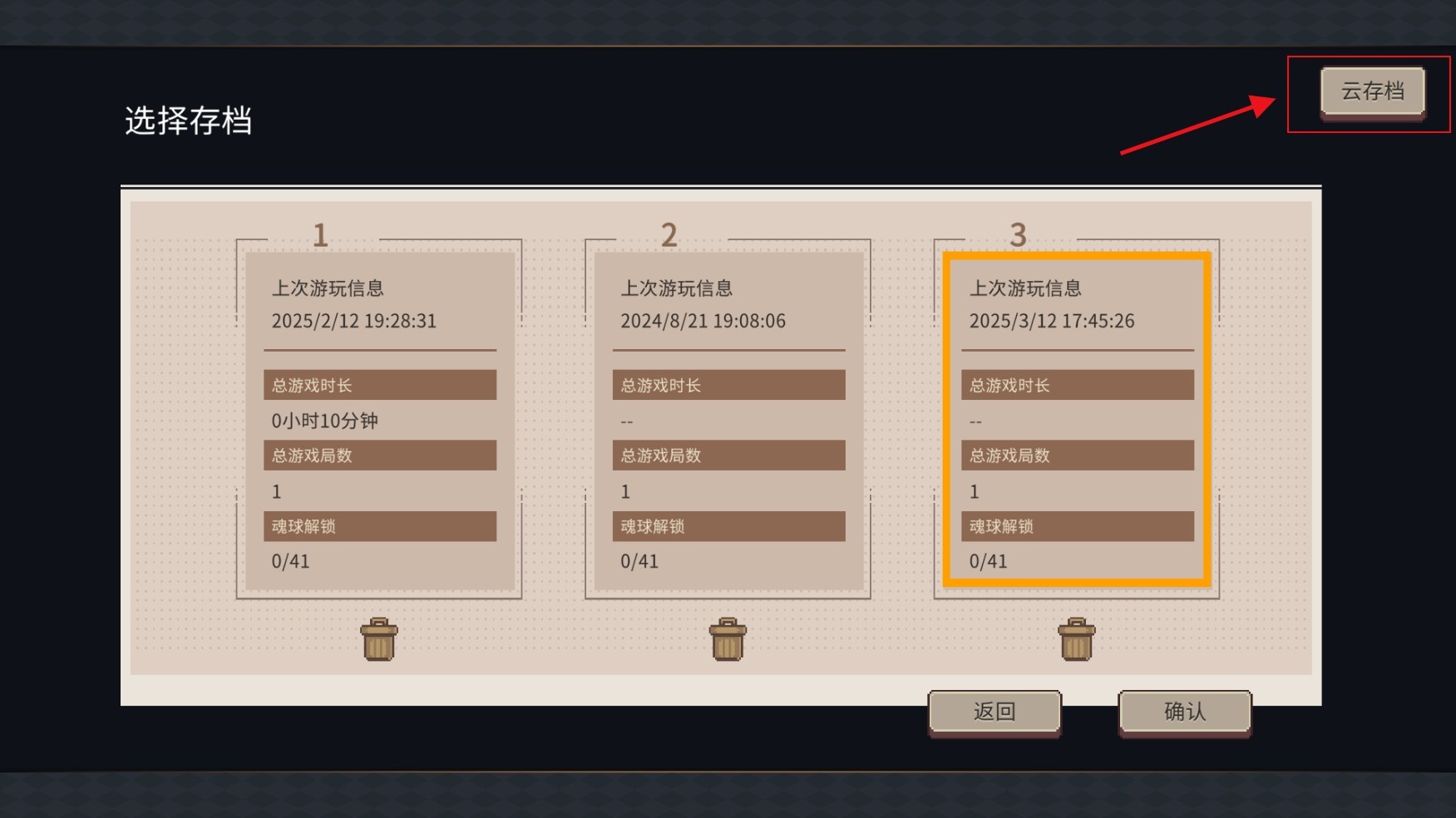Delete save slot 1 using its trash icon
This screenshot has height=818, width=1456.
pos(379,638)
